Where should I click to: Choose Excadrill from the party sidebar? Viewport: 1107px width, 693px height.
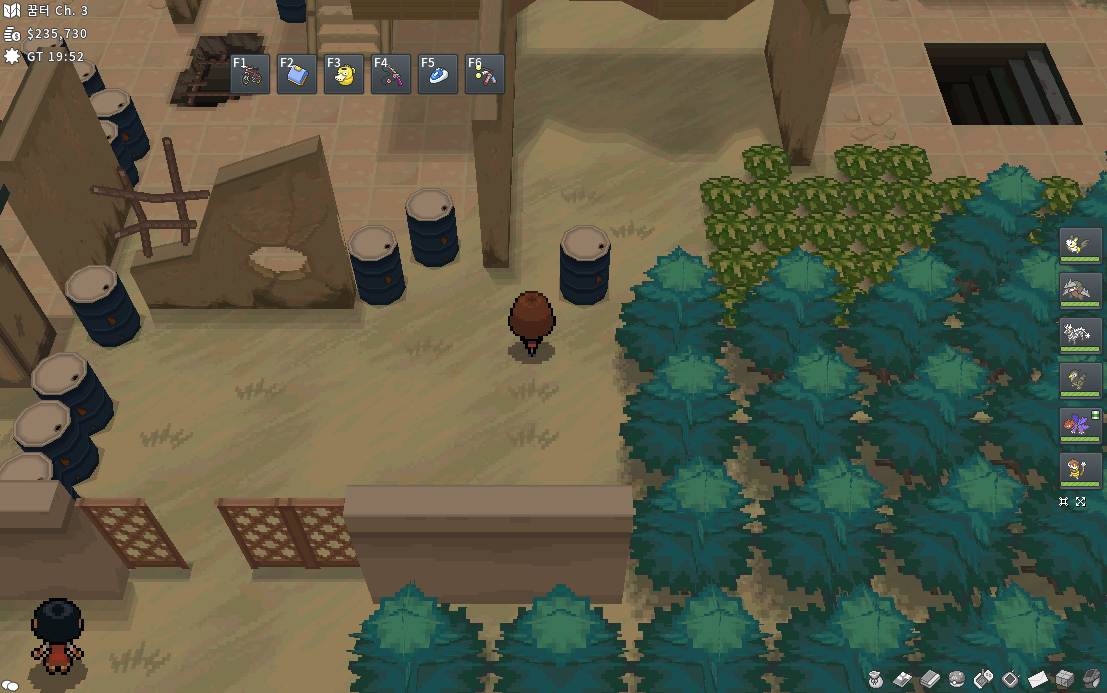click(1080, 291)
